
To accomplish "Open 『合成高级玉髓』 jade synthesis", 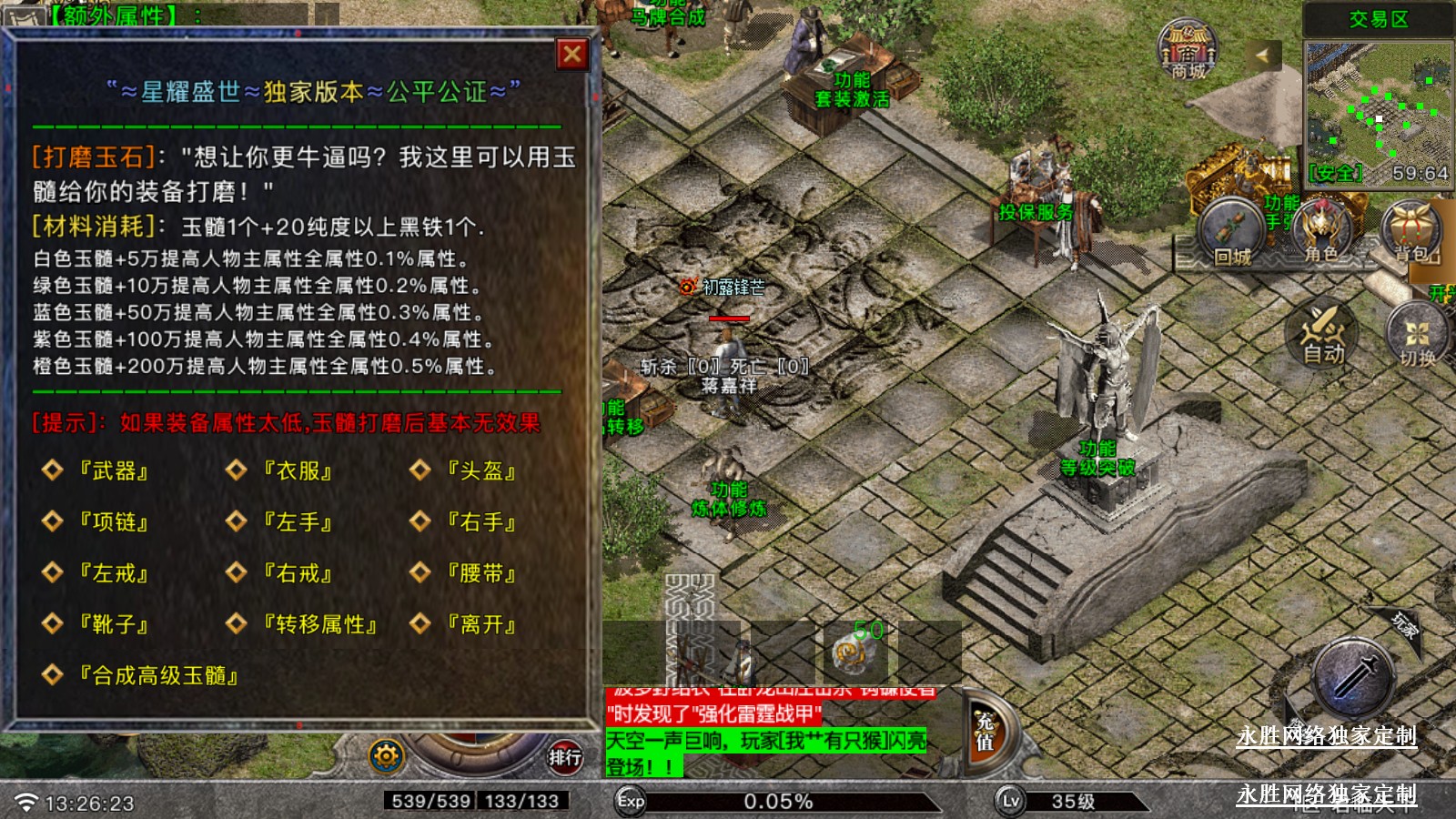I will click(x=158, y=675).
